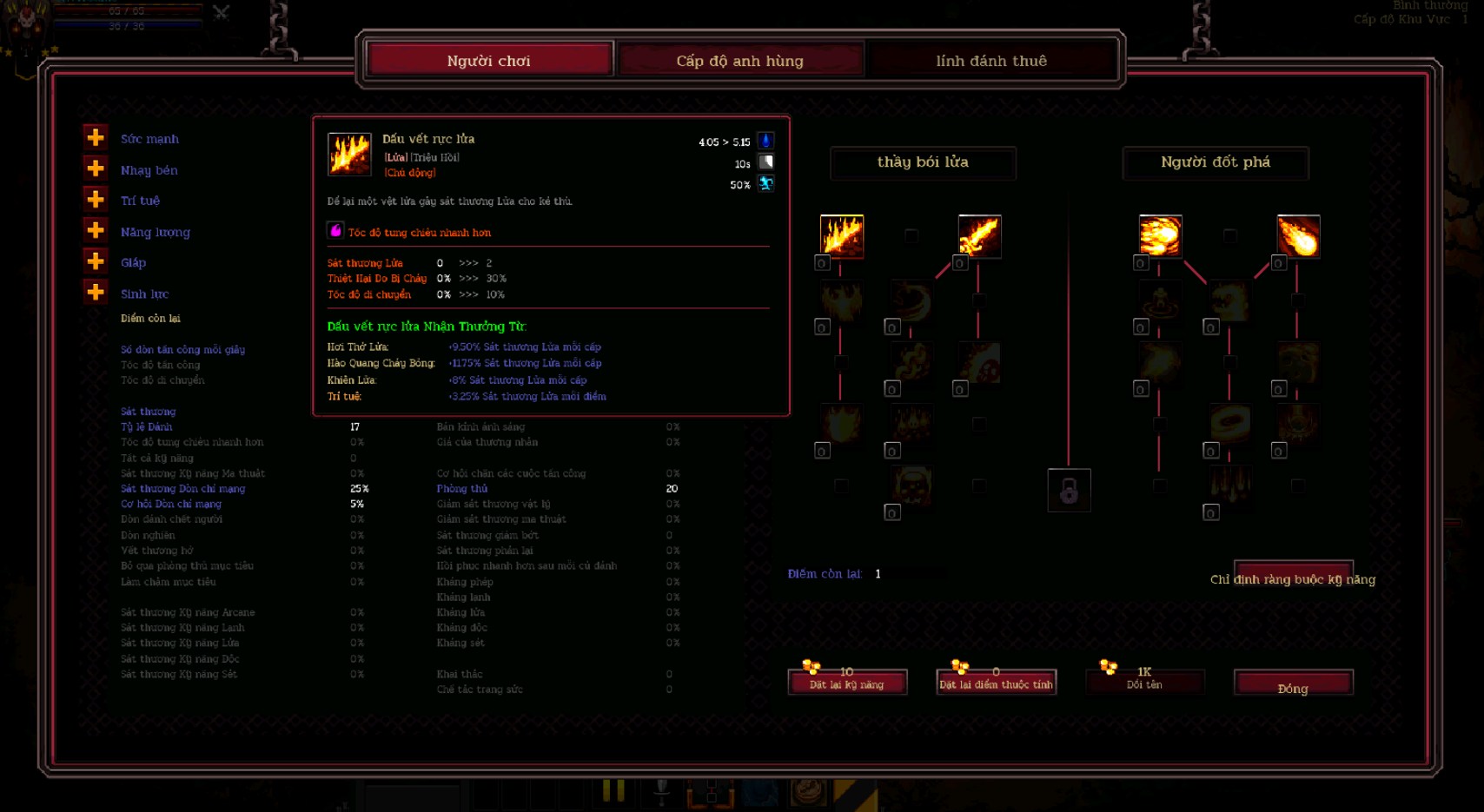Click the Đặt lại kỹ năng button
1484x812 pixels.
(847, 683)
